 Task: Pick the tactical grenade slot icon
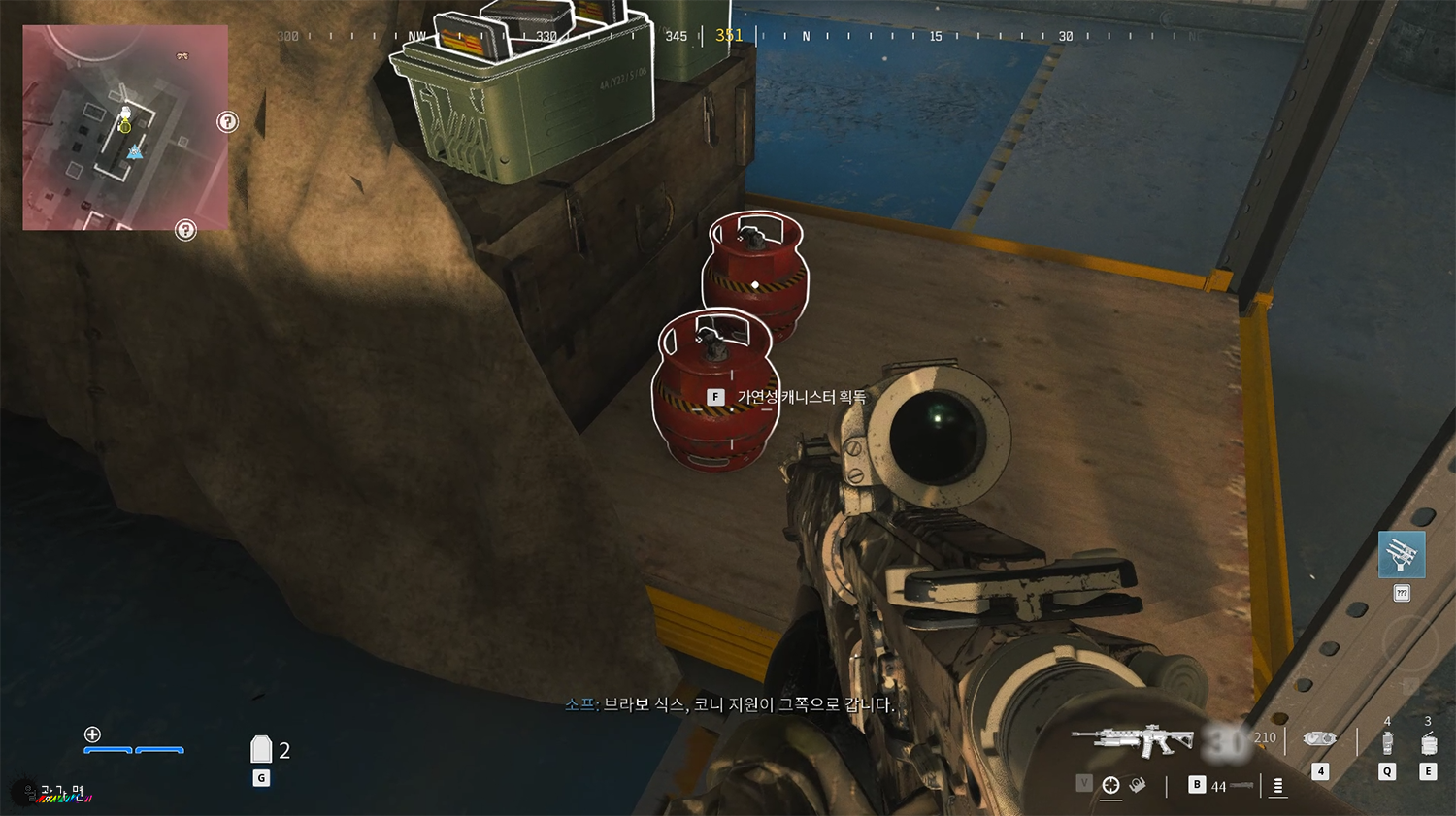click(1387, 742)
